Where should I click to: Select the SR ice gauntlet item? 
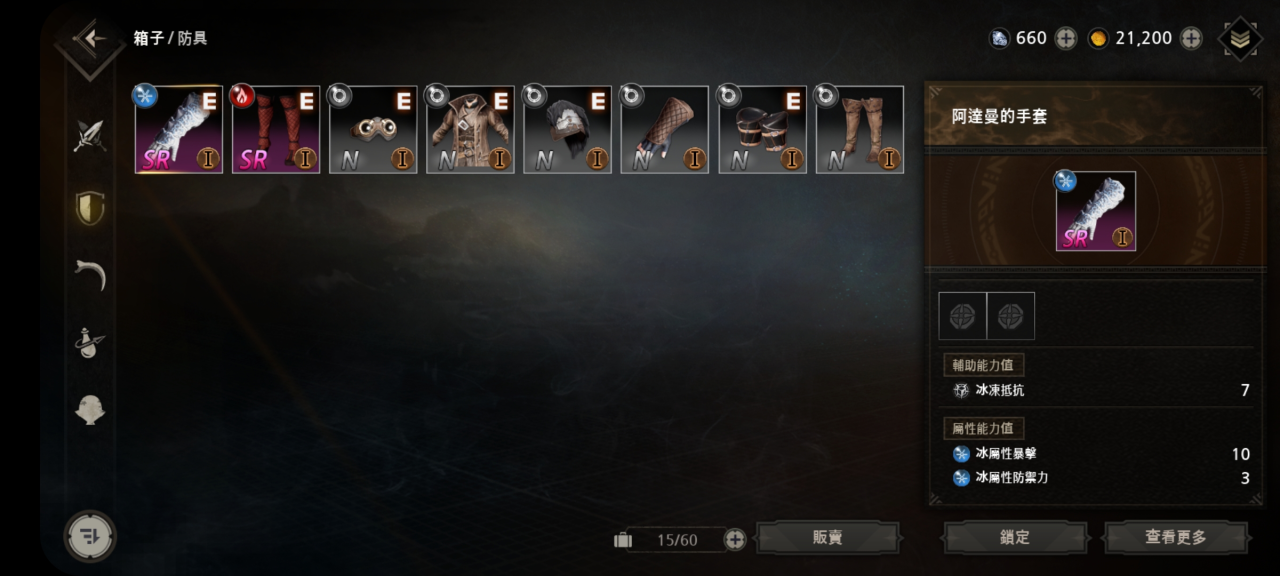[x=179, y=130]
